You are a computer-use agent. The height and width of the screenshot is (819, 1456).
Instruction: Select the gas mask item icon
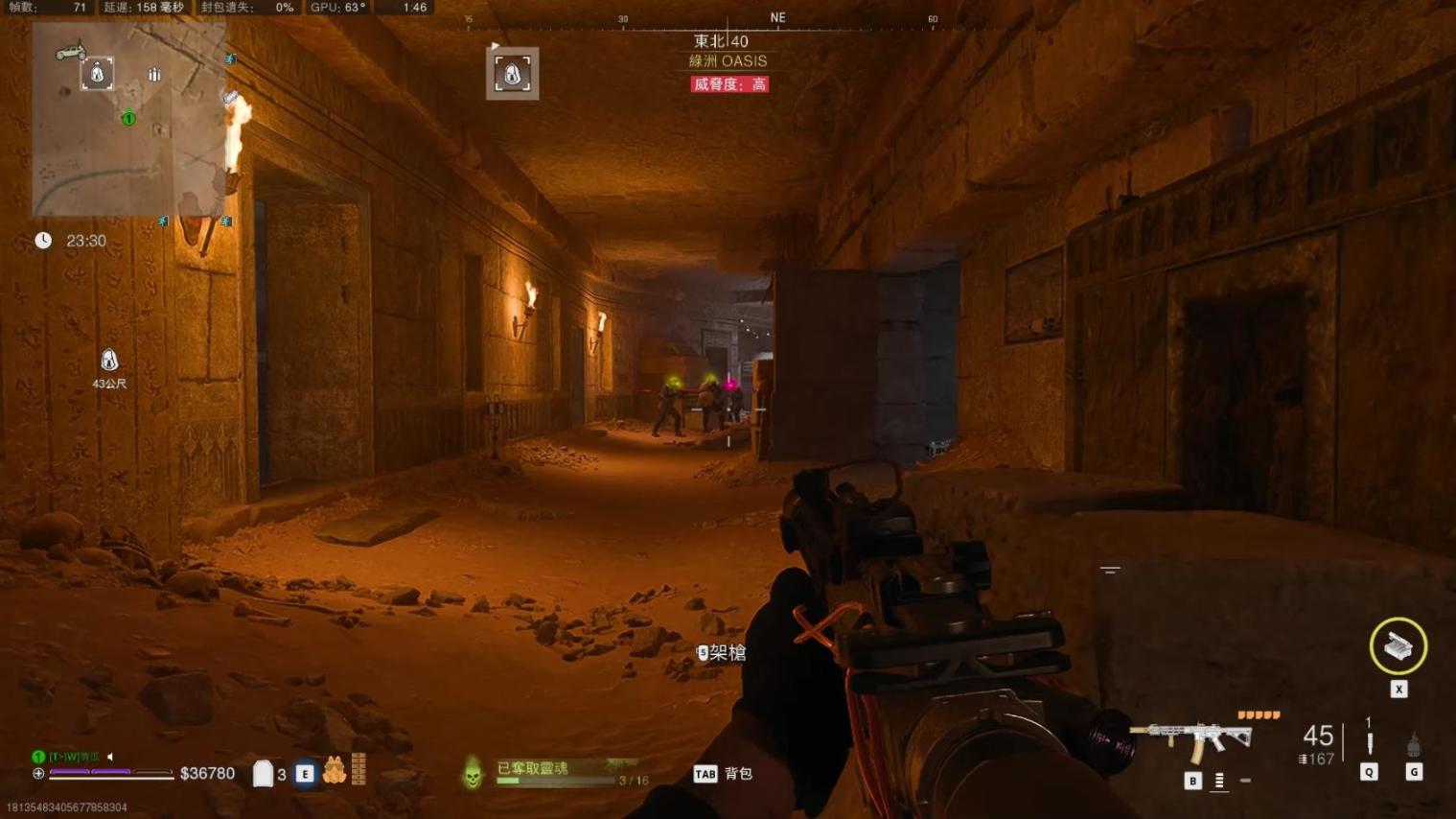tap(334, 770)
